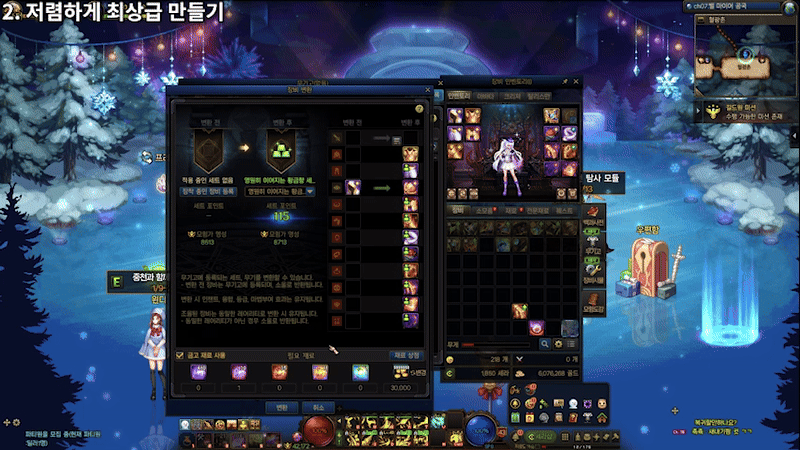Viewport: 800px width, 450px height.
Task: Toggle the 금고 재료 사용 checkbox
Action: pyautogui.click(x=179, y=354)
